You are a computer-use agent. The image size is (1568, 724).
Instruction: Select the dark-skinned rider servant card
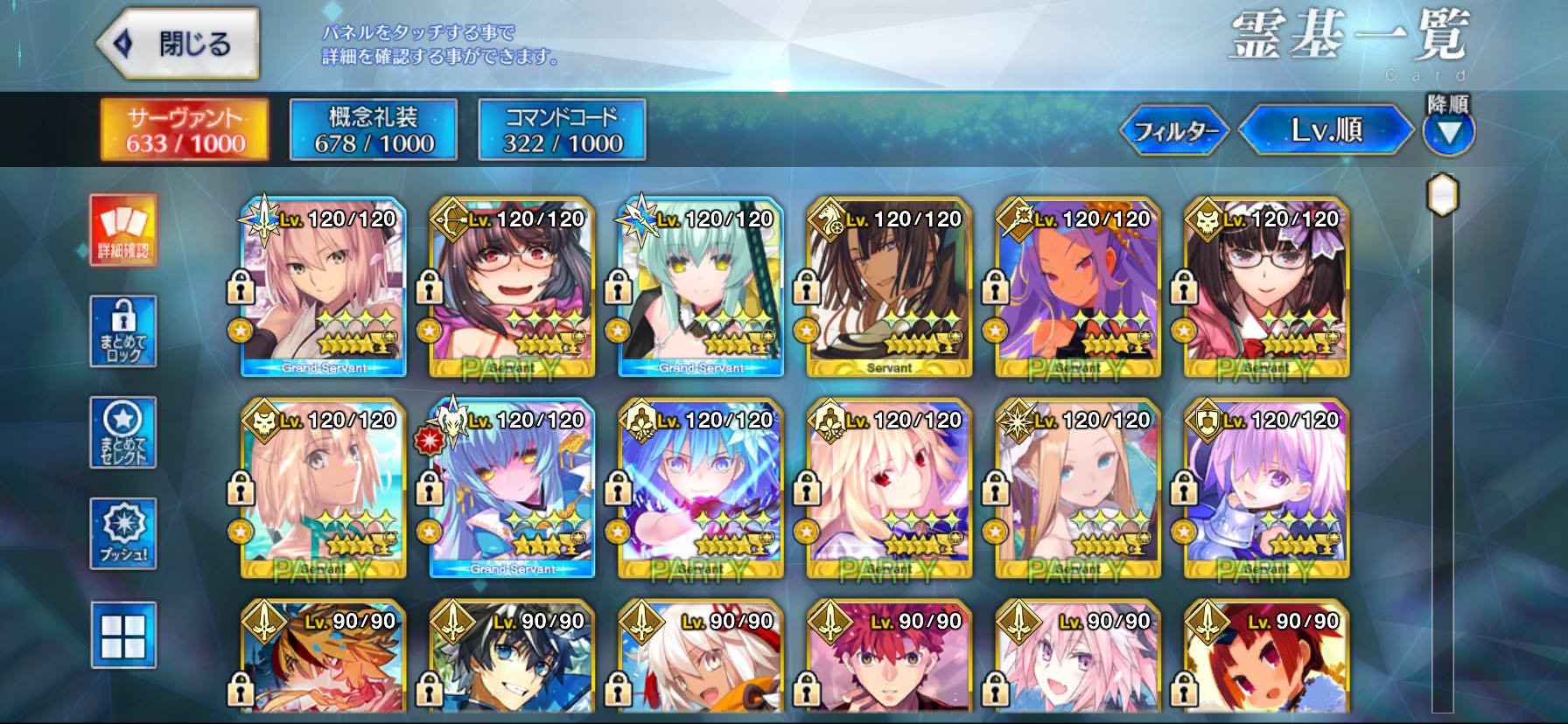point(889,289)
